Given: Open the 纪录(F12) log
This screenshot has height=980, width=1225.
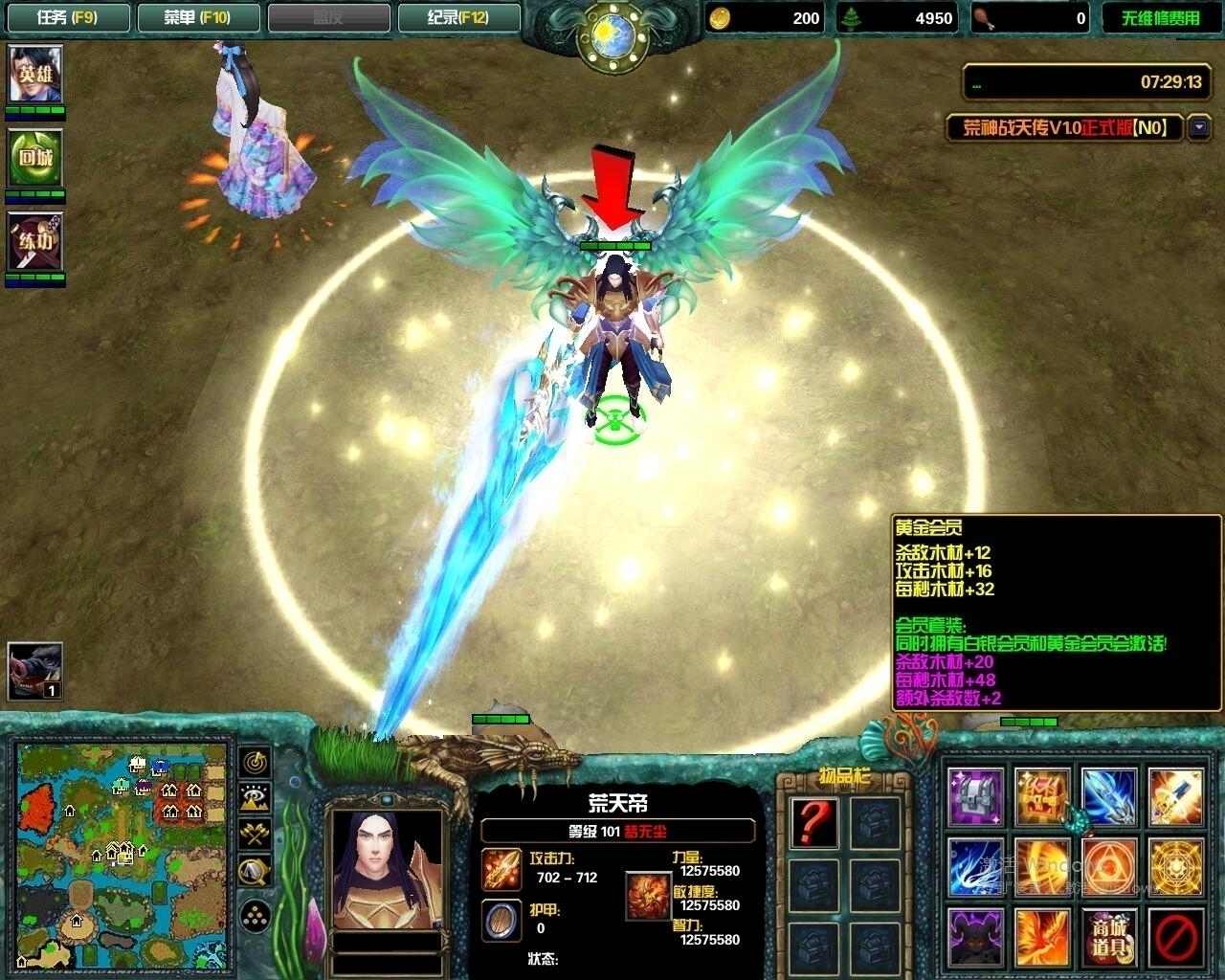Looking at the screenshot, I should tap(459, 16).
